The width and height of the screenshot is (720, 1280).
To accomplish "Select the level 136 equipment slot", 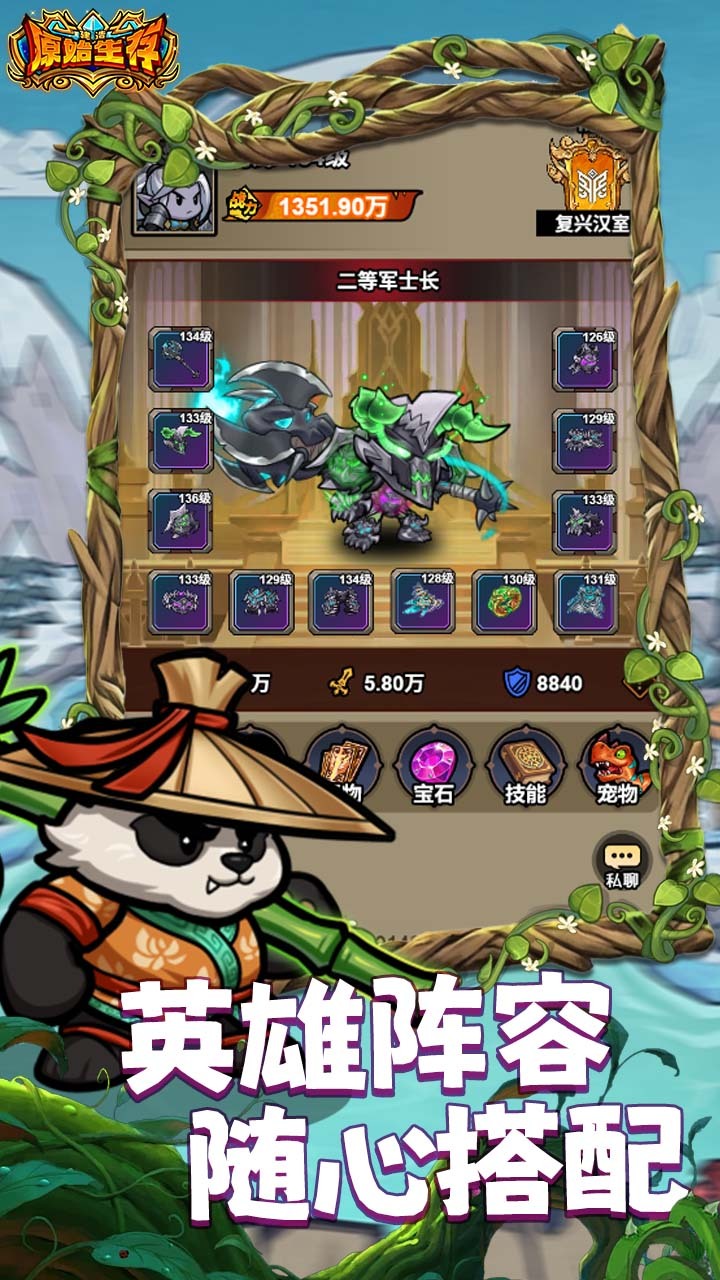I will pos(181,521).
